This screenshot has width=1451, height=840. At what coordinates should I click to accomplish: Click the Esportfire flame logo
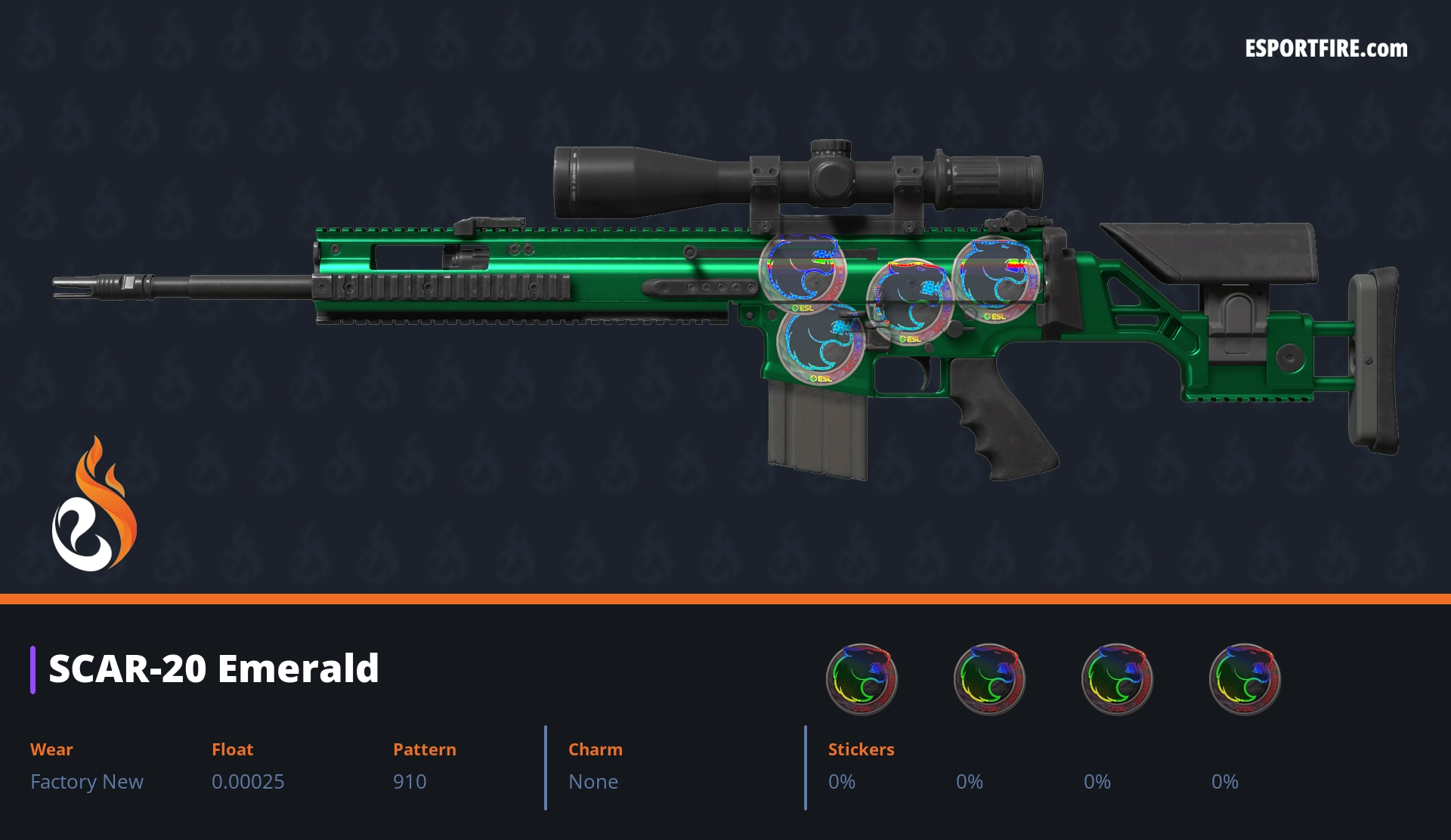tap(94, 505)
